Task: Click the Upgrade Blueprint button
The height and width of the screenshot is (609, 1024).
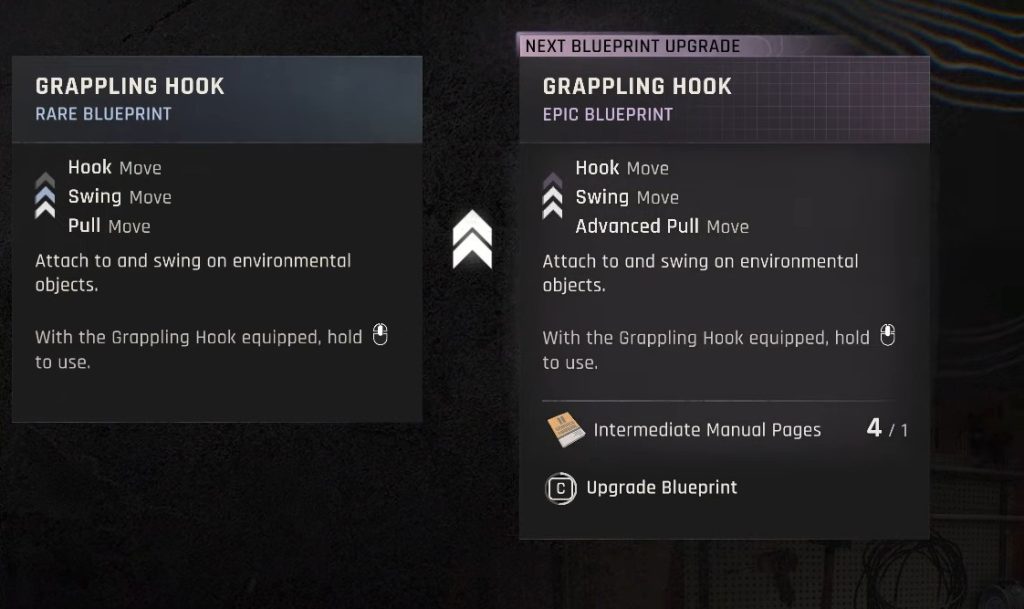Action: [x=642, y=488]
